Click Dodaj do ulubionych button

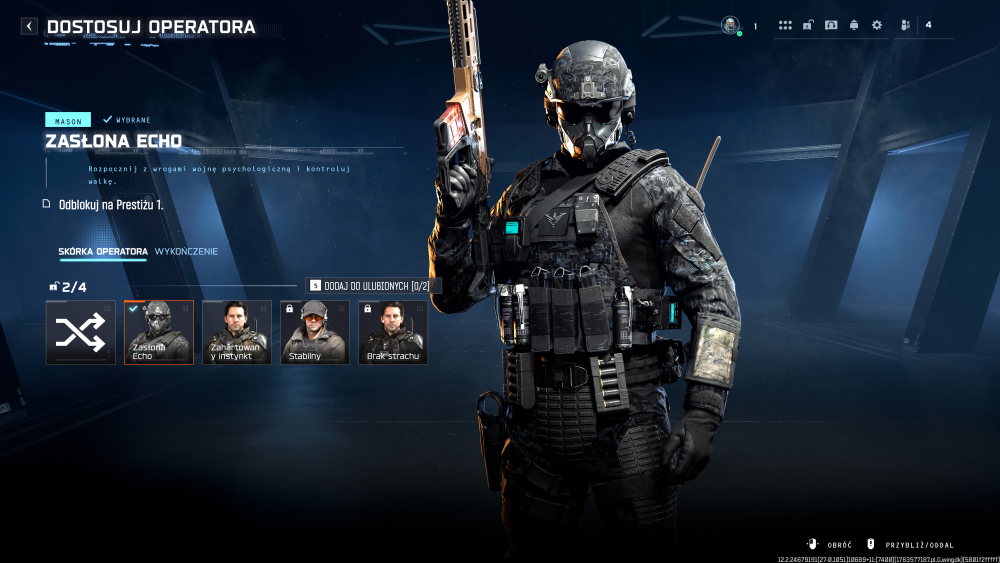373,286
